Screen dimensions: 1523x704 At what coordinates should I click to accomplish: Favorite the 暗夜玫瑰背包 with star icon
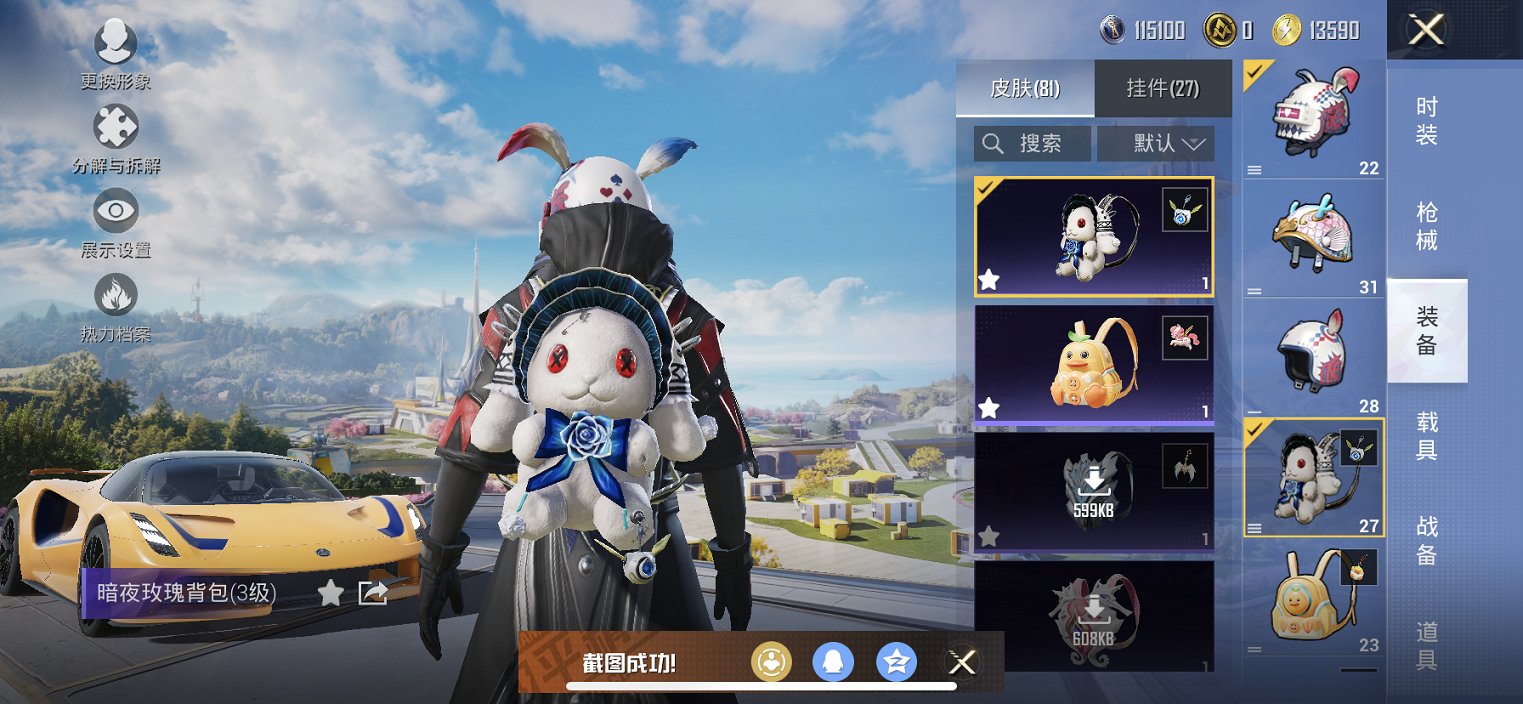[x=330, y=593]
